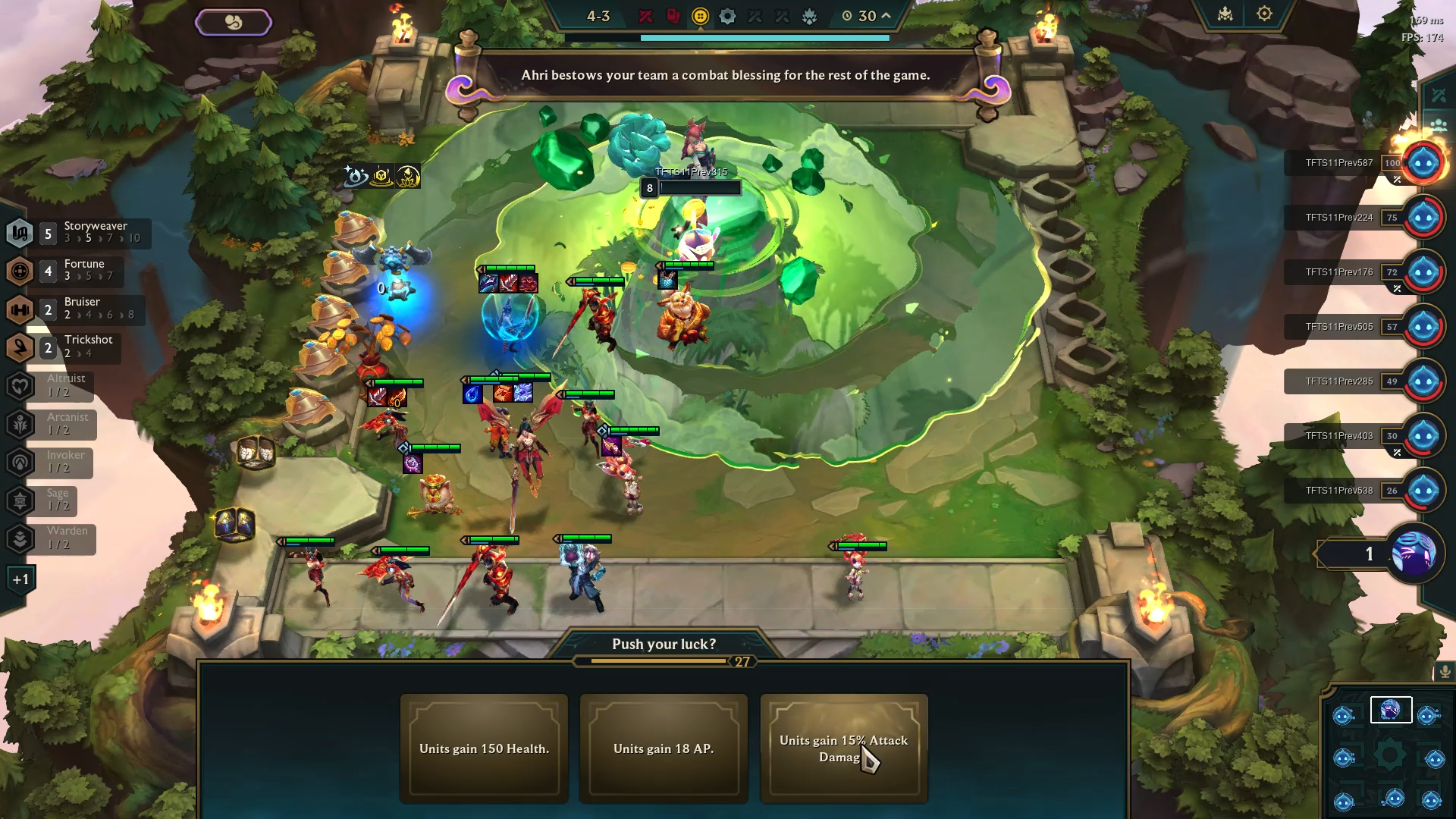The width and height of the screenshot is (1456, 819).
Task: Click the Warden trait icon in the sidebar
Action: click(20, 539)
